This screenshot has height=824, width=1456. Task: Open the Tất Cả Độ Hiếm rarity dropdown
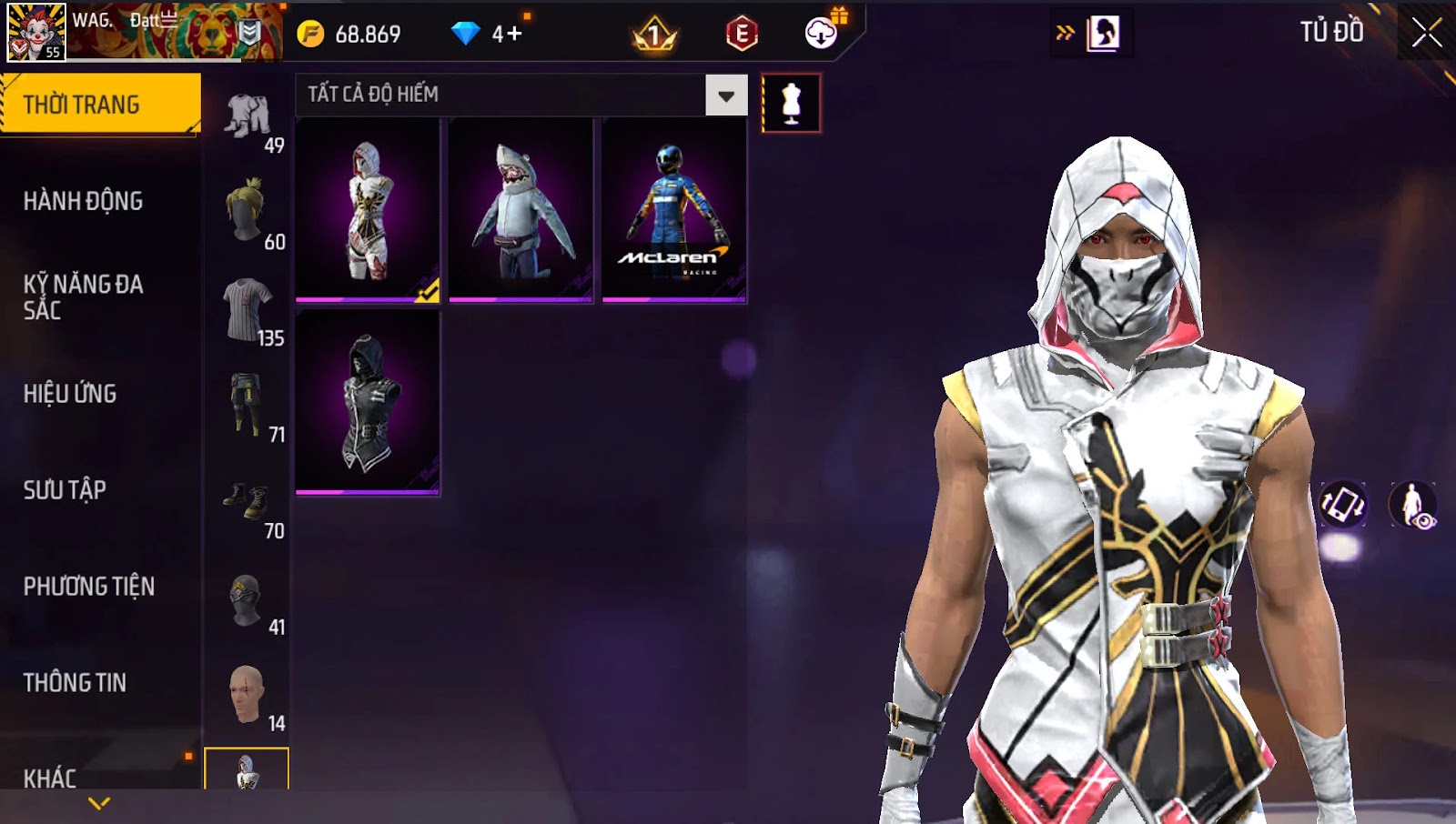click(x=725, y=95)
